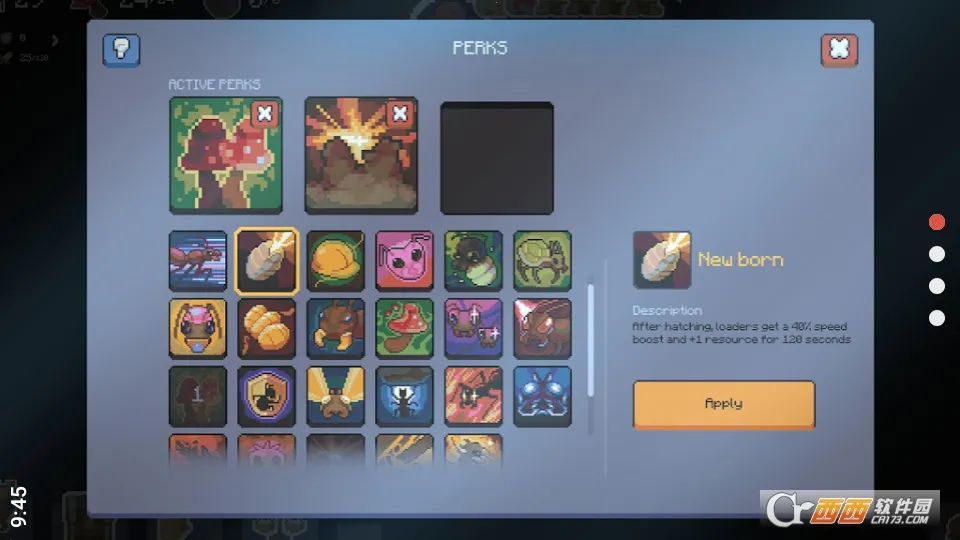Choose the pink ant face perk

click(197, 328)
